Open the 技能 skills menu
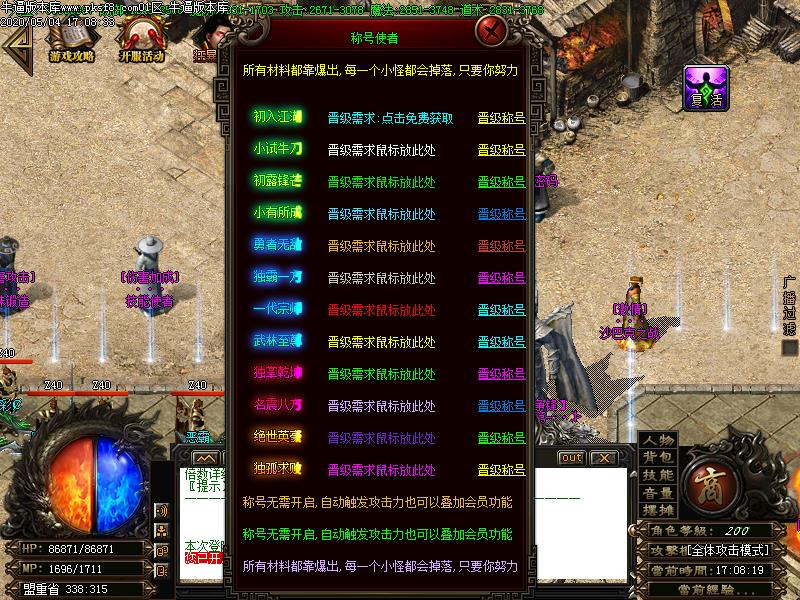Image resolution: width=800 pixels, height=600 pixels. coord(658,476)
